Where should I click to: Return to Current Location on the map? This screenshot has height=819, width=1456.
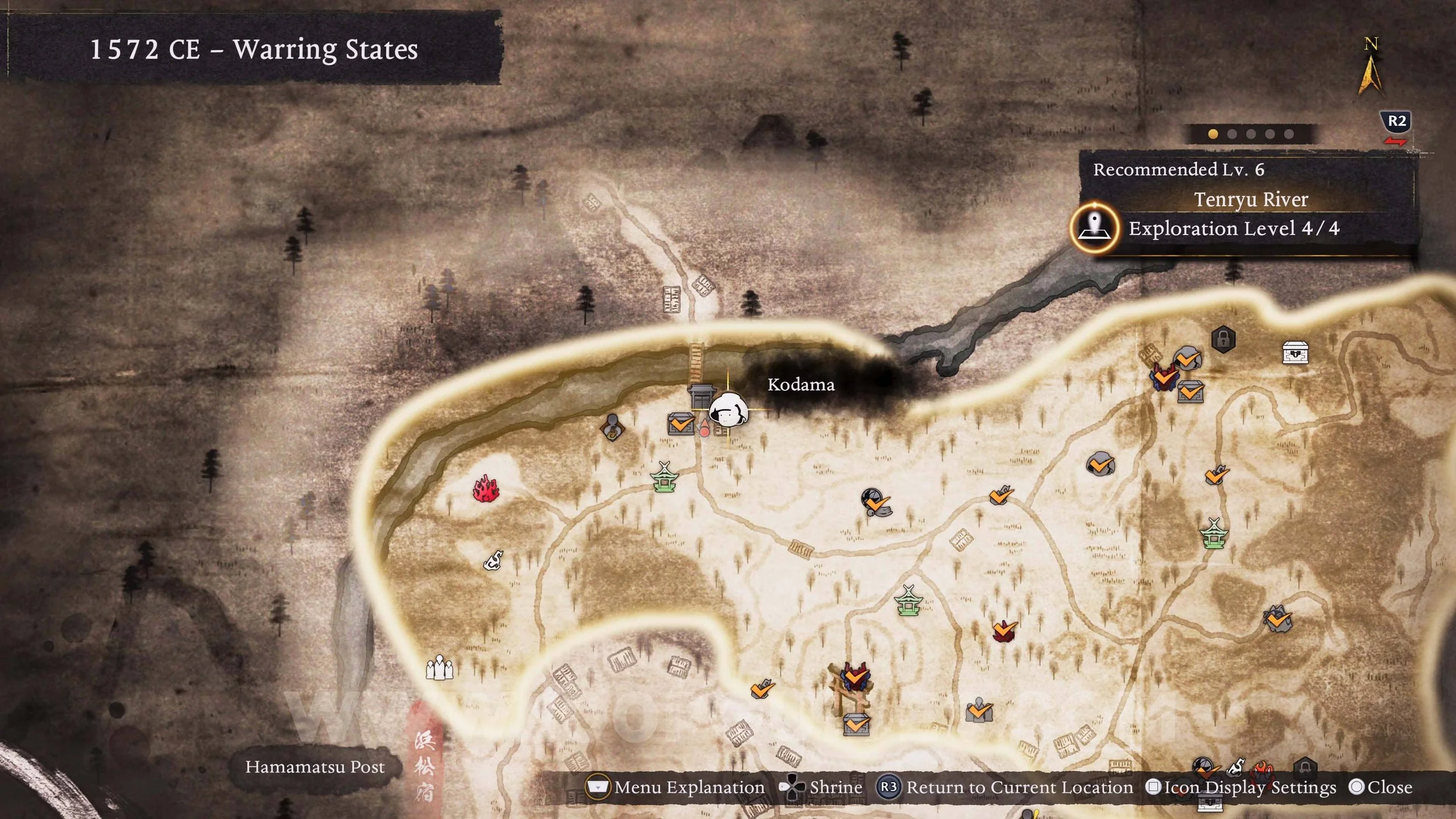(1006, 788)
